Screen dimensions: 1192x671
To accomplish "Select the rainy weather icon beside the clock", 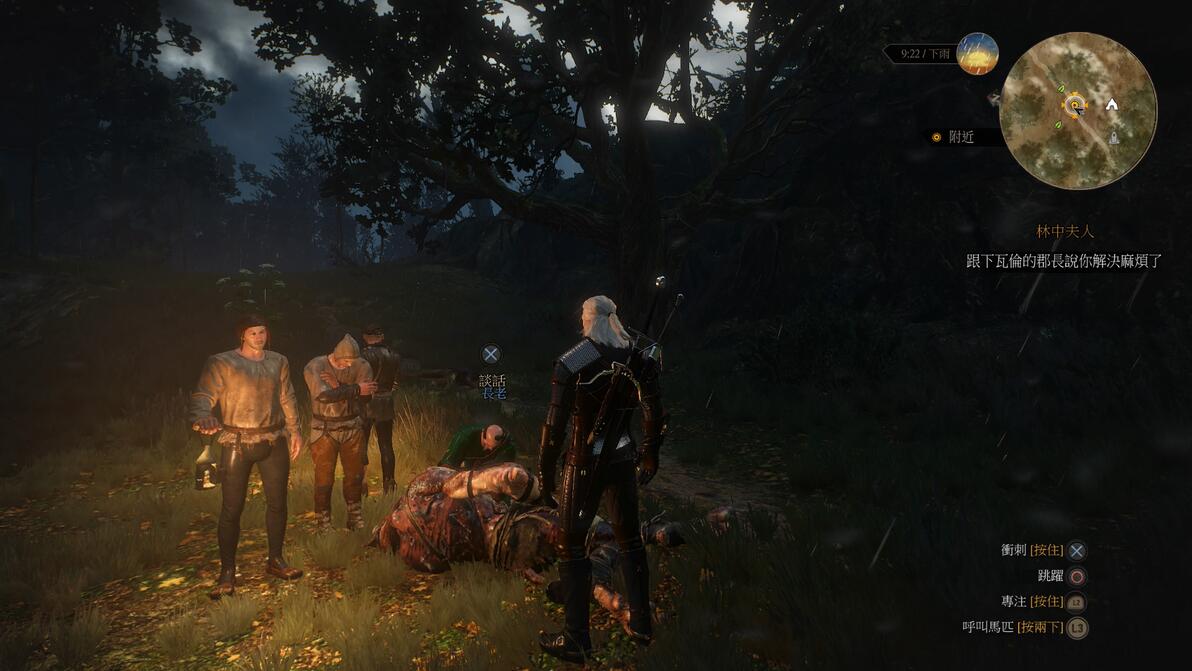I will point(977,54).
